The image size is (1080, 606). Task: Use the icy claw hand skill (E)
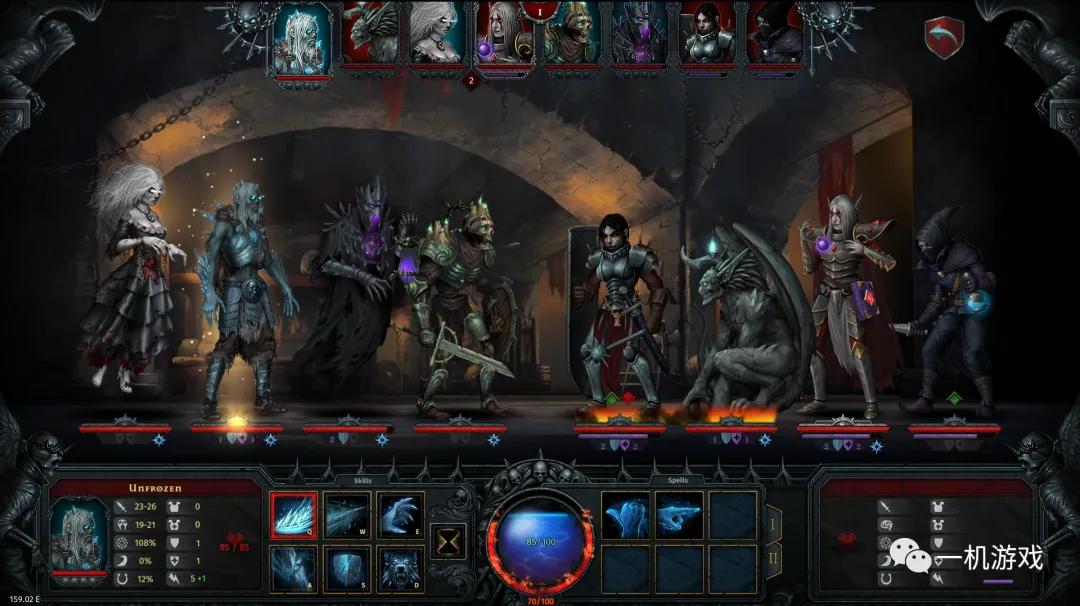coord(400,516)
